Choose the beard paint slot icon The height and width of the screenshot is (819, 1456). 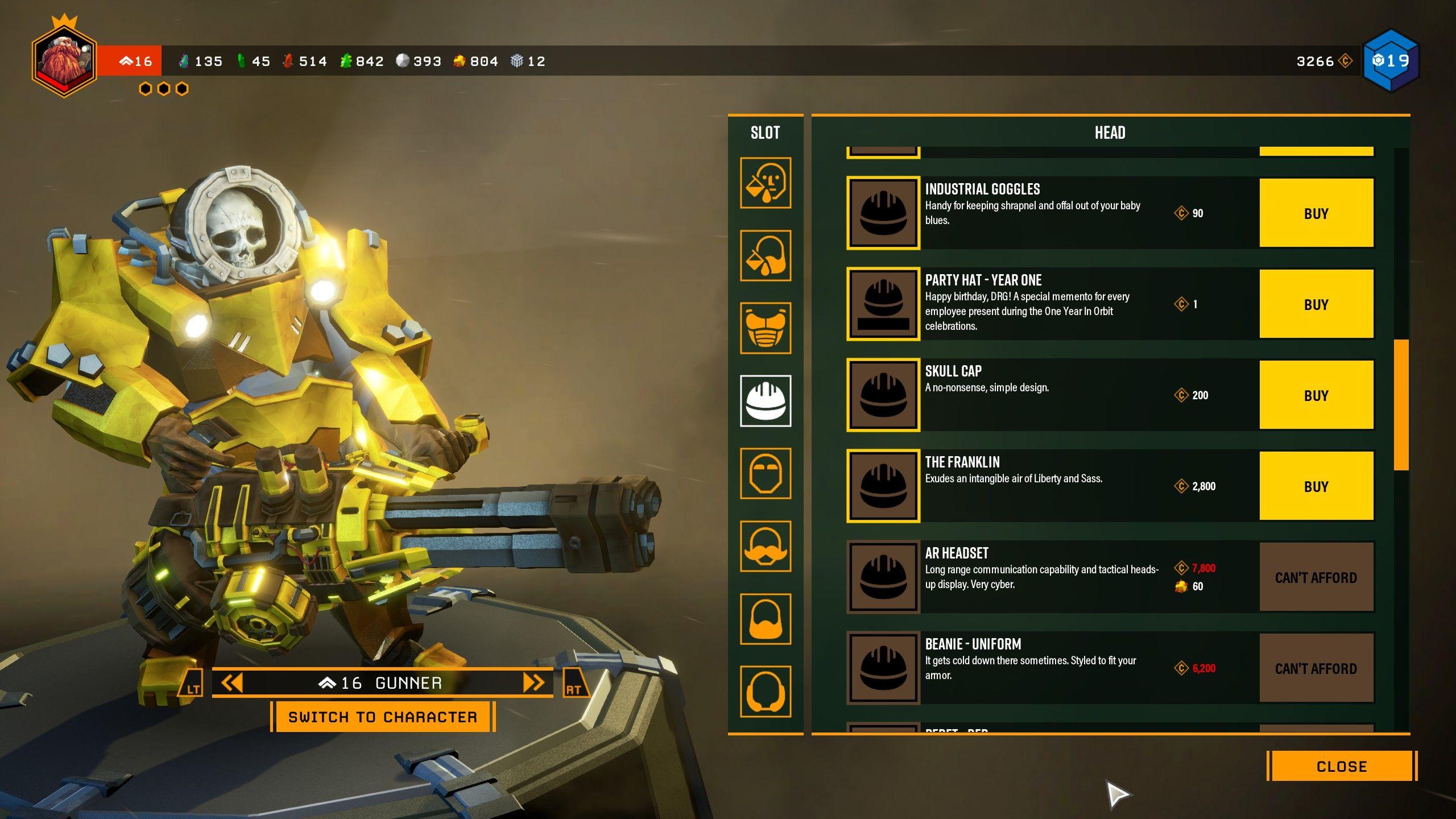[765, 255]
